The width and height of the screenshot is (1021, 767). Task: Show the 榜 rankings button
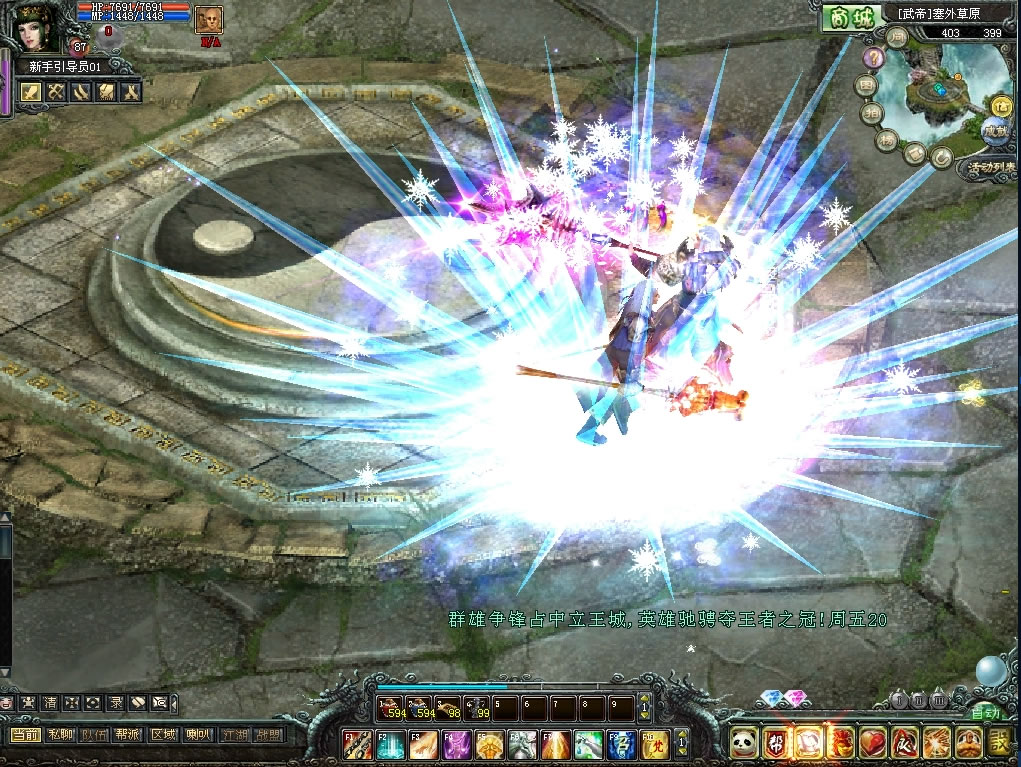pos(887,139)
